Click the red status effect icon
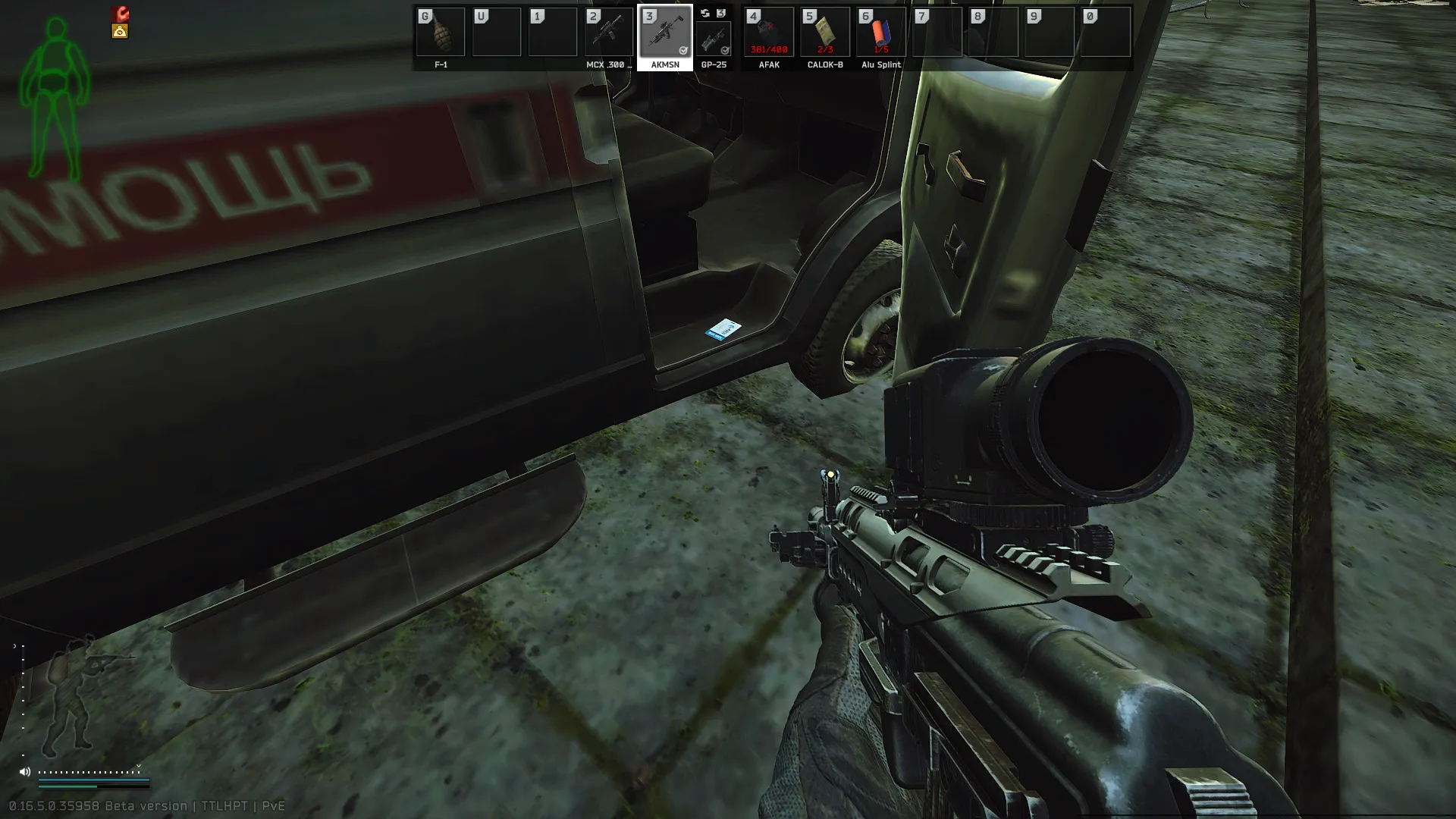 121,14
